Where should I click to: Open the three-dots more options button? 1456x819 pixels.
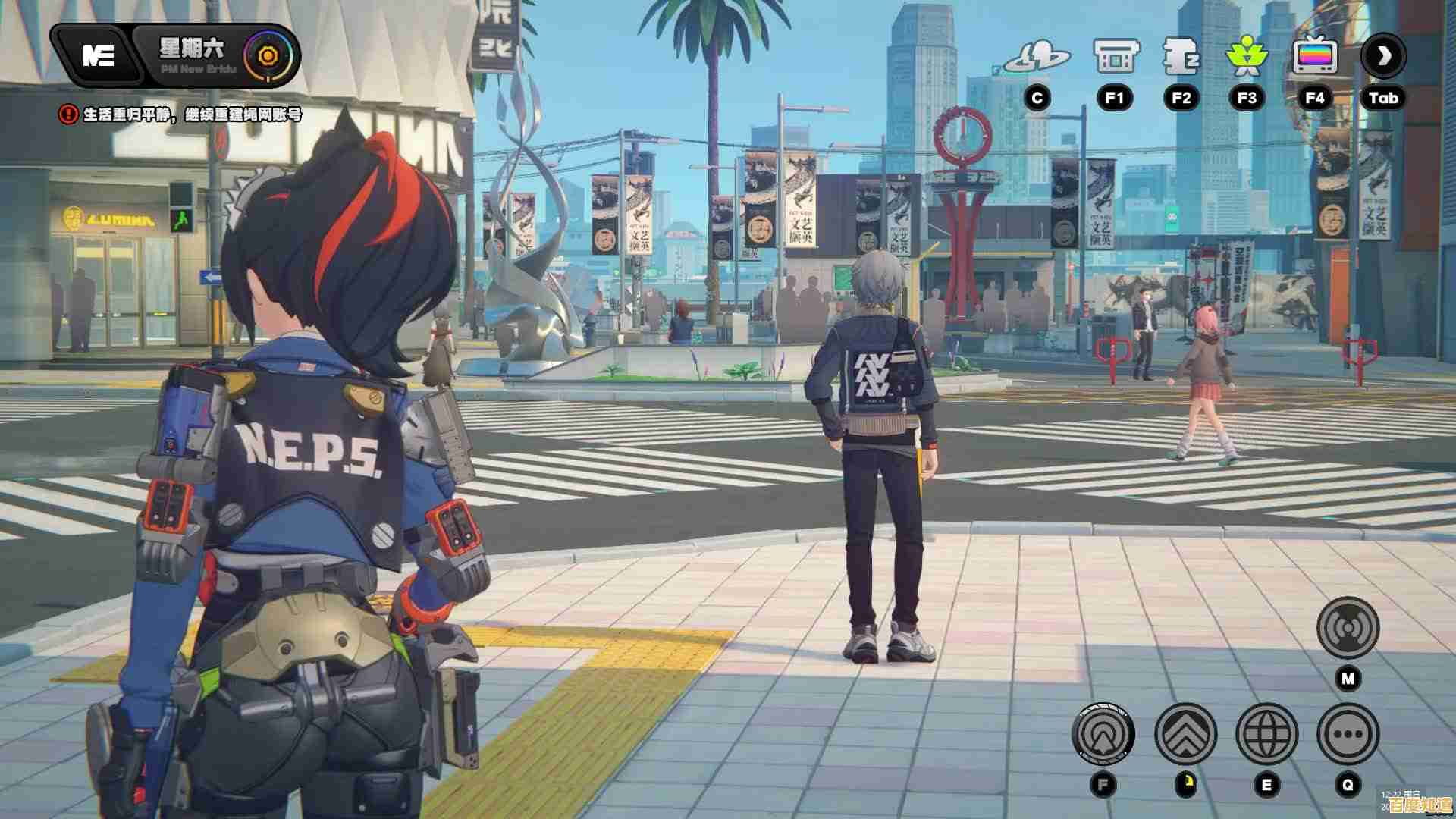1348,734
